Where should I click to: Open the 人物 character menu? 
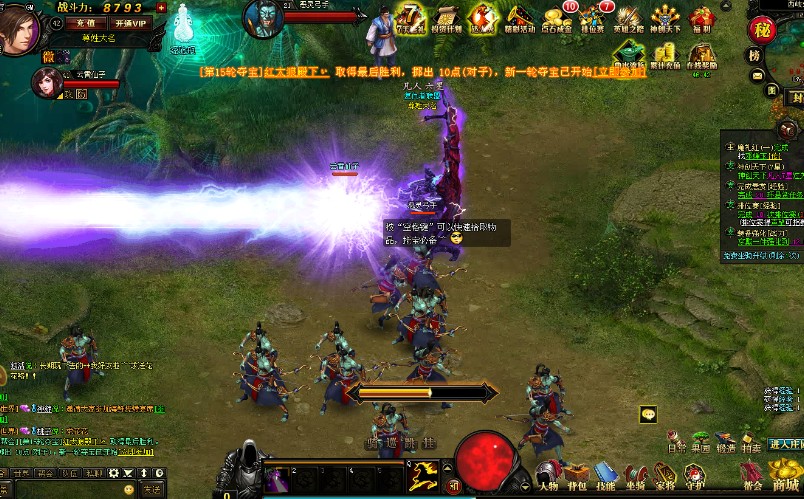tap(547, 474)
